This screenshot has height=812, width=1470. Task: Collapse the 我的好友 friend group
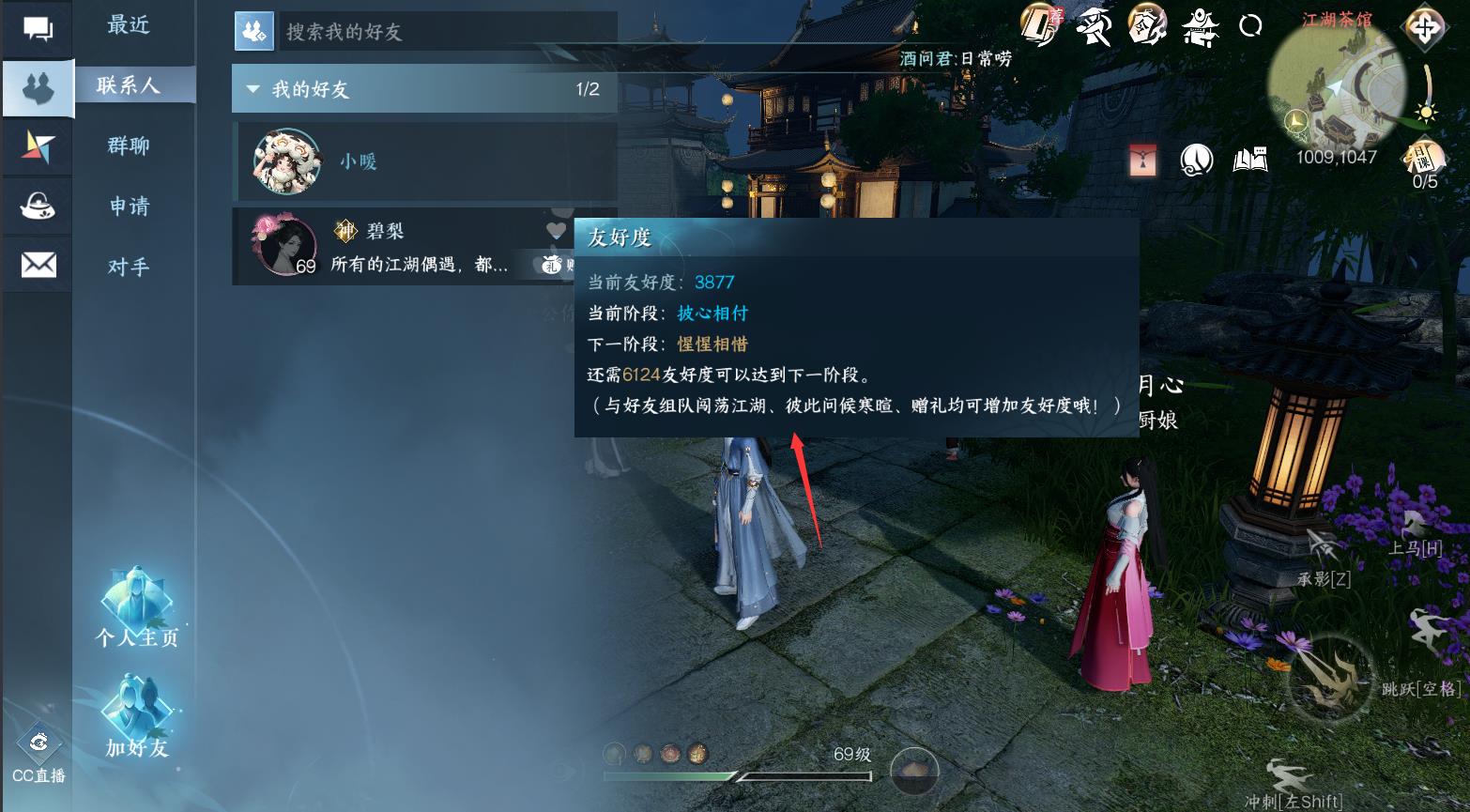point(252,89)
